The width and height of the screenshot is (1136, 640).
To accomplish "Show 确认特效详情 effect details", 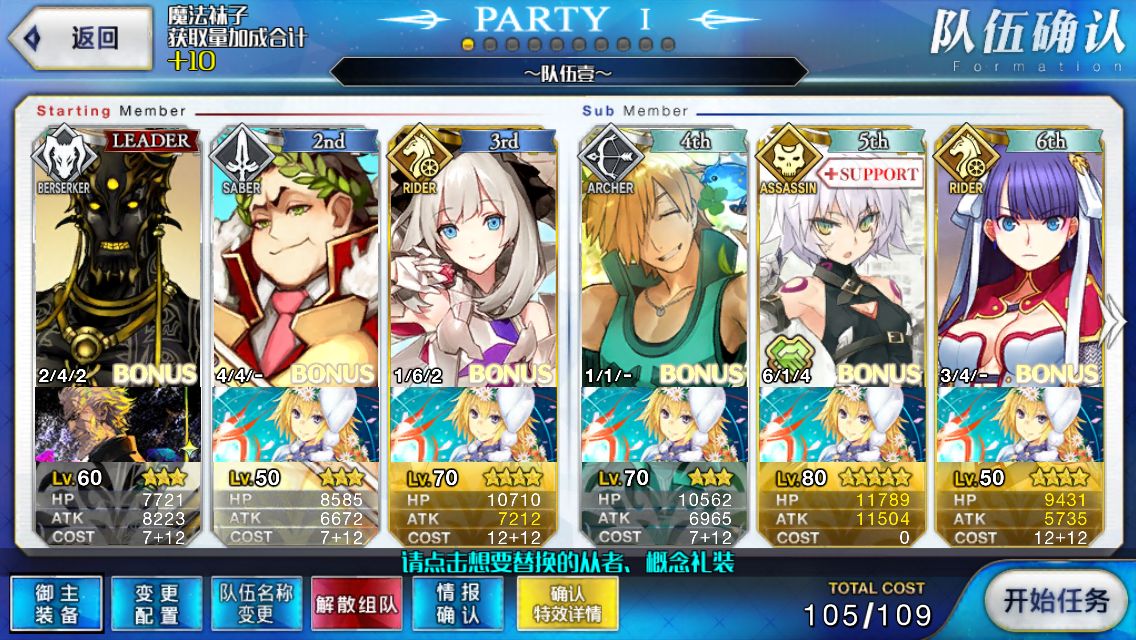I will 567,603.
